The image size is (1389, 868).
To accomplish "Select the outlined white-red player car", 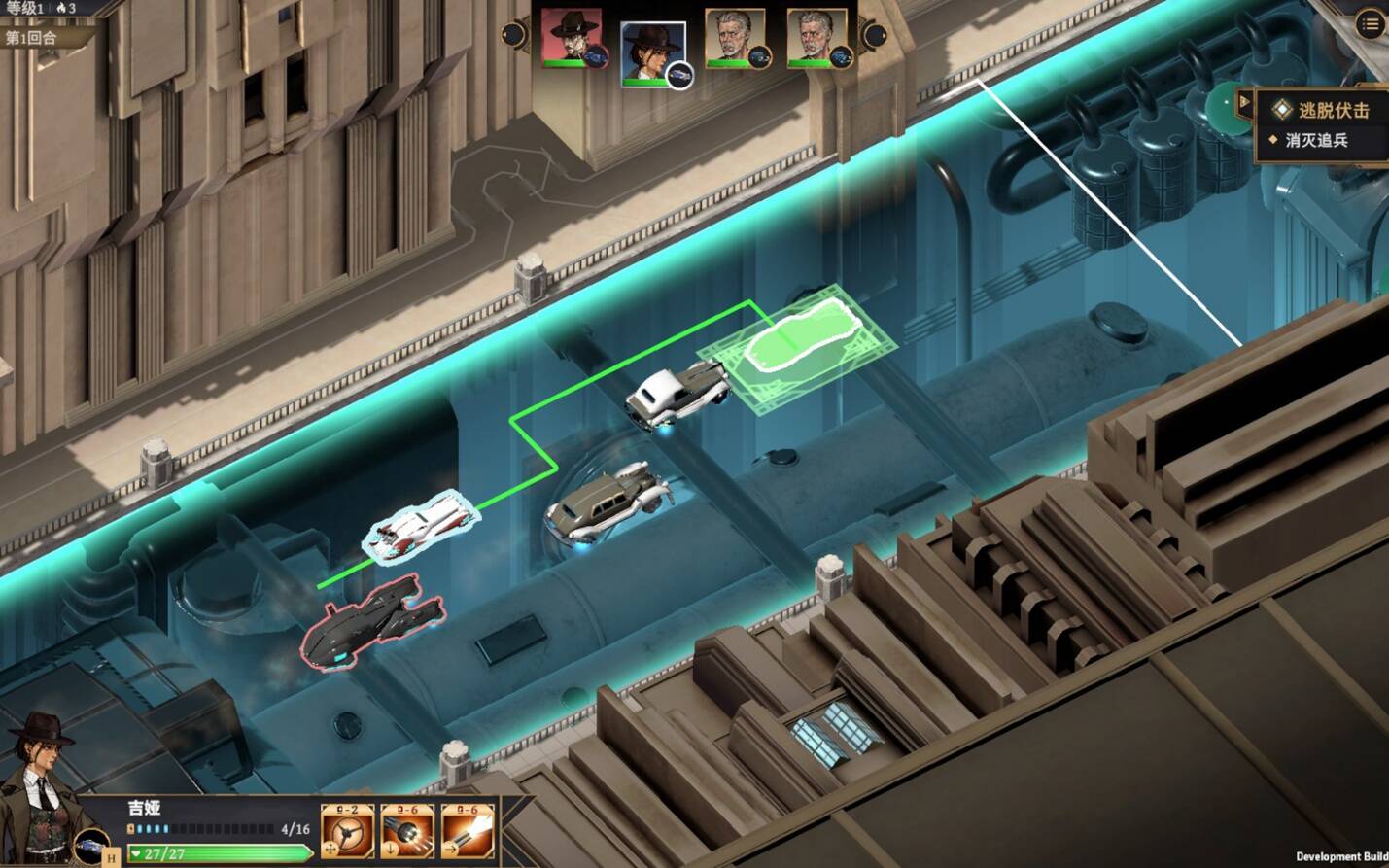I will click(x=420, y=530).
